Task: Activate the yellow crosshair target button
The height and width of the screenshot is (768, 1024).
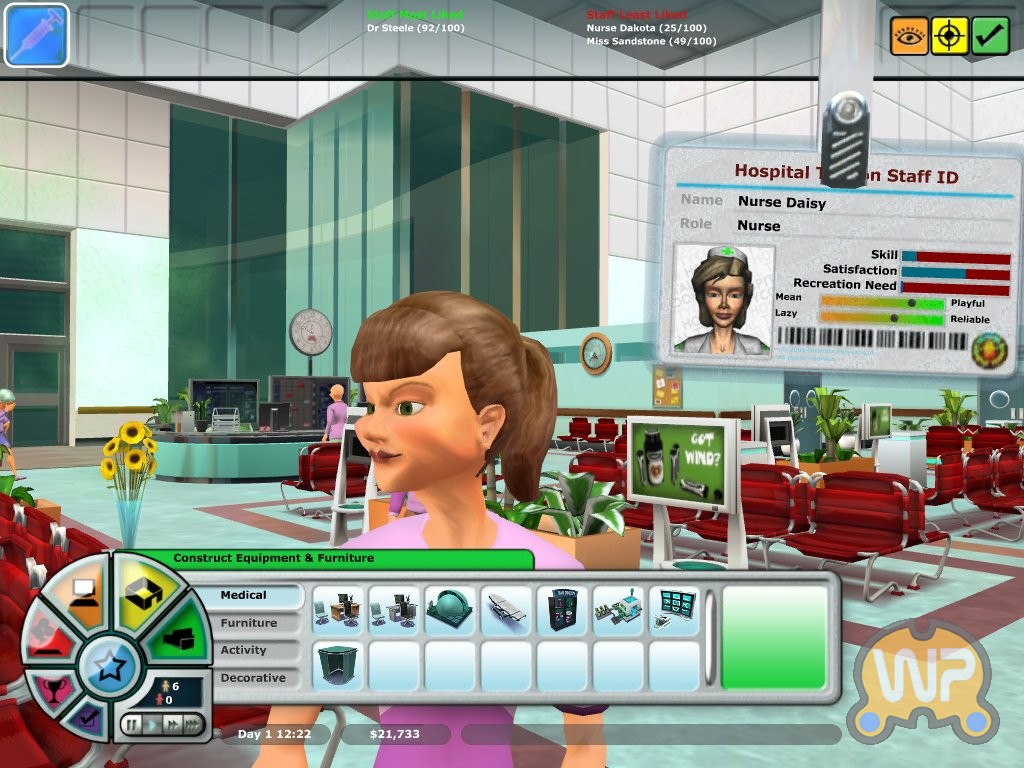Action: 949,36
